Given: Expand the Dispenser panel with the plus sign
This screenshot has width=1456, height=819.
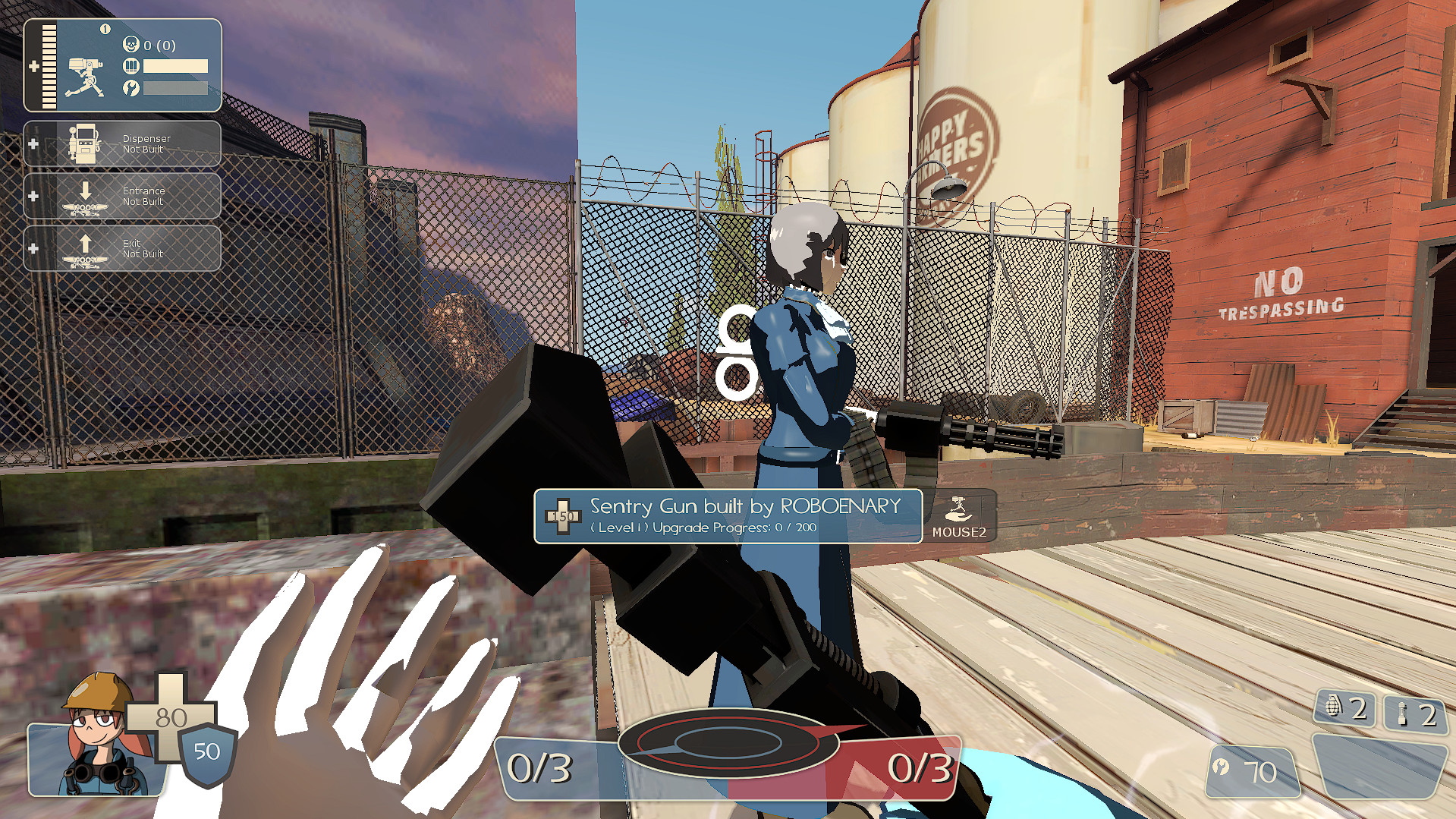Looking at the screenshot, I should (32, 143).
